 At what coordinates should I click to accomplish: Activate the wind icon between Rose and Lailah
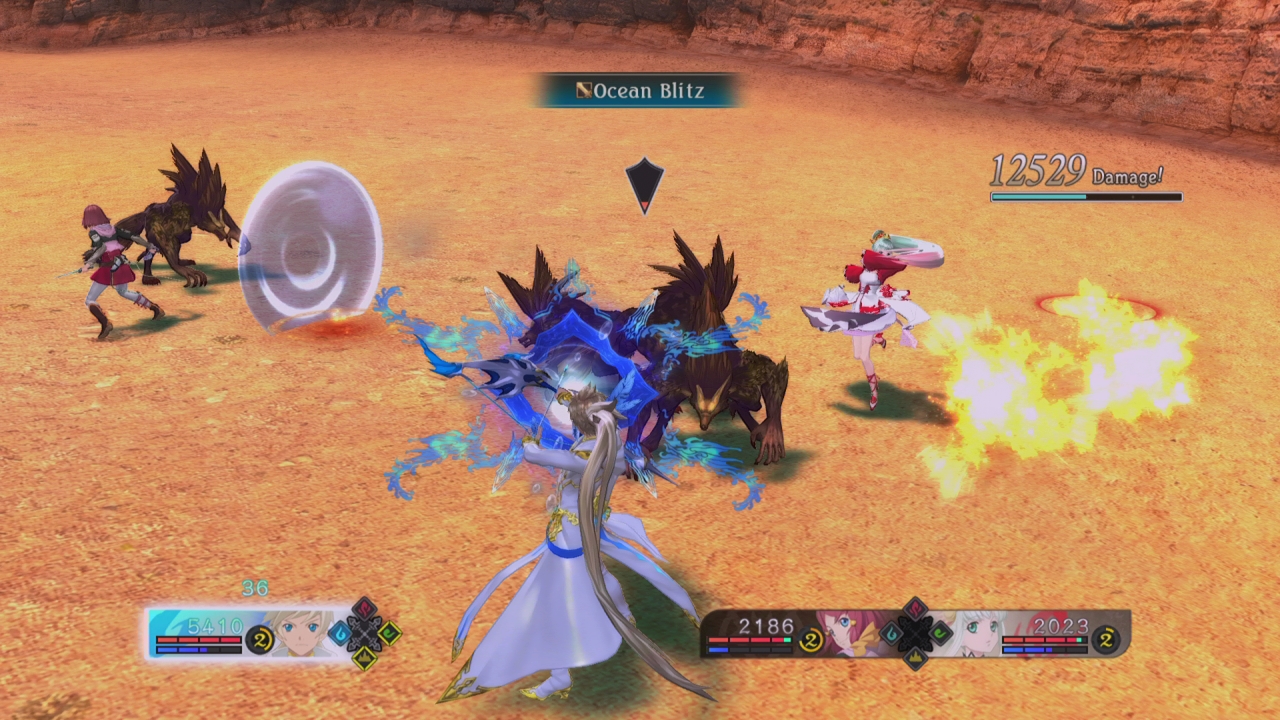tap(940, 633)
